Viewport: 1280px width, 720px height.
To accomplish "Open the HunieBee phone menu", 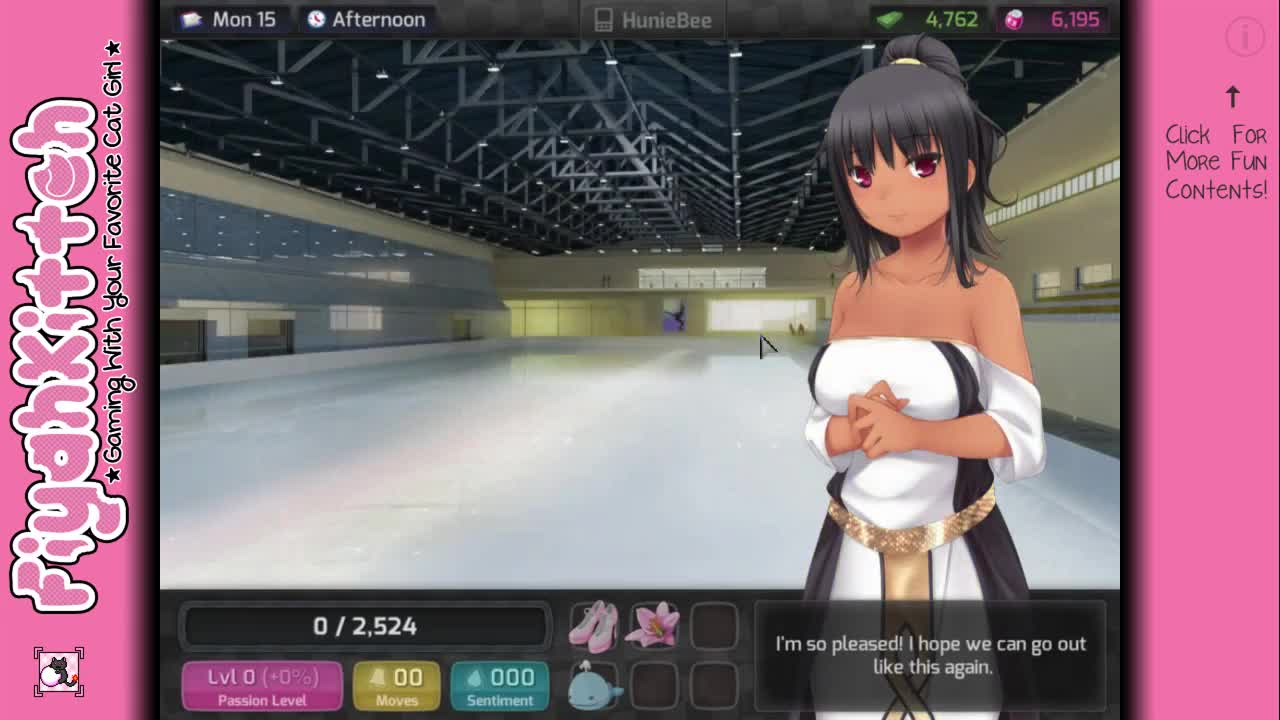I will tap(653, 20).
